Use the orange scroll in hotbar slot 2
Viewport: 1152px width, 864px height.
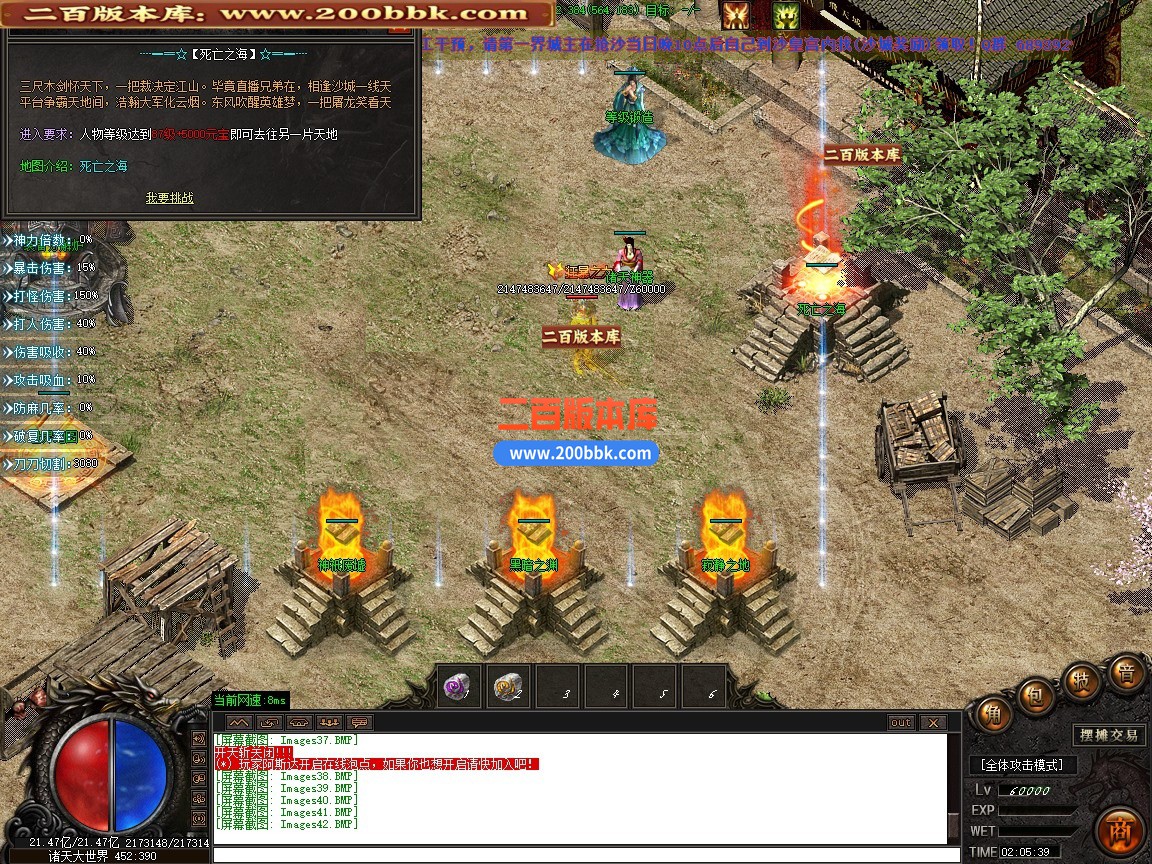pyautogui.click(x=508, y=687)
